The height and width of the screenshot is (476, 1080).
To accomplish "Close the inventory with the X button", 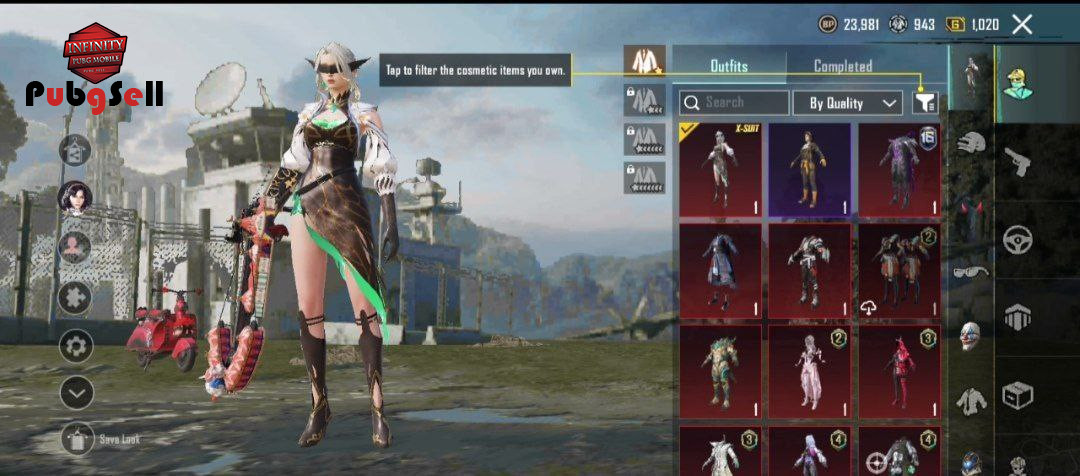I will 1022,25.
